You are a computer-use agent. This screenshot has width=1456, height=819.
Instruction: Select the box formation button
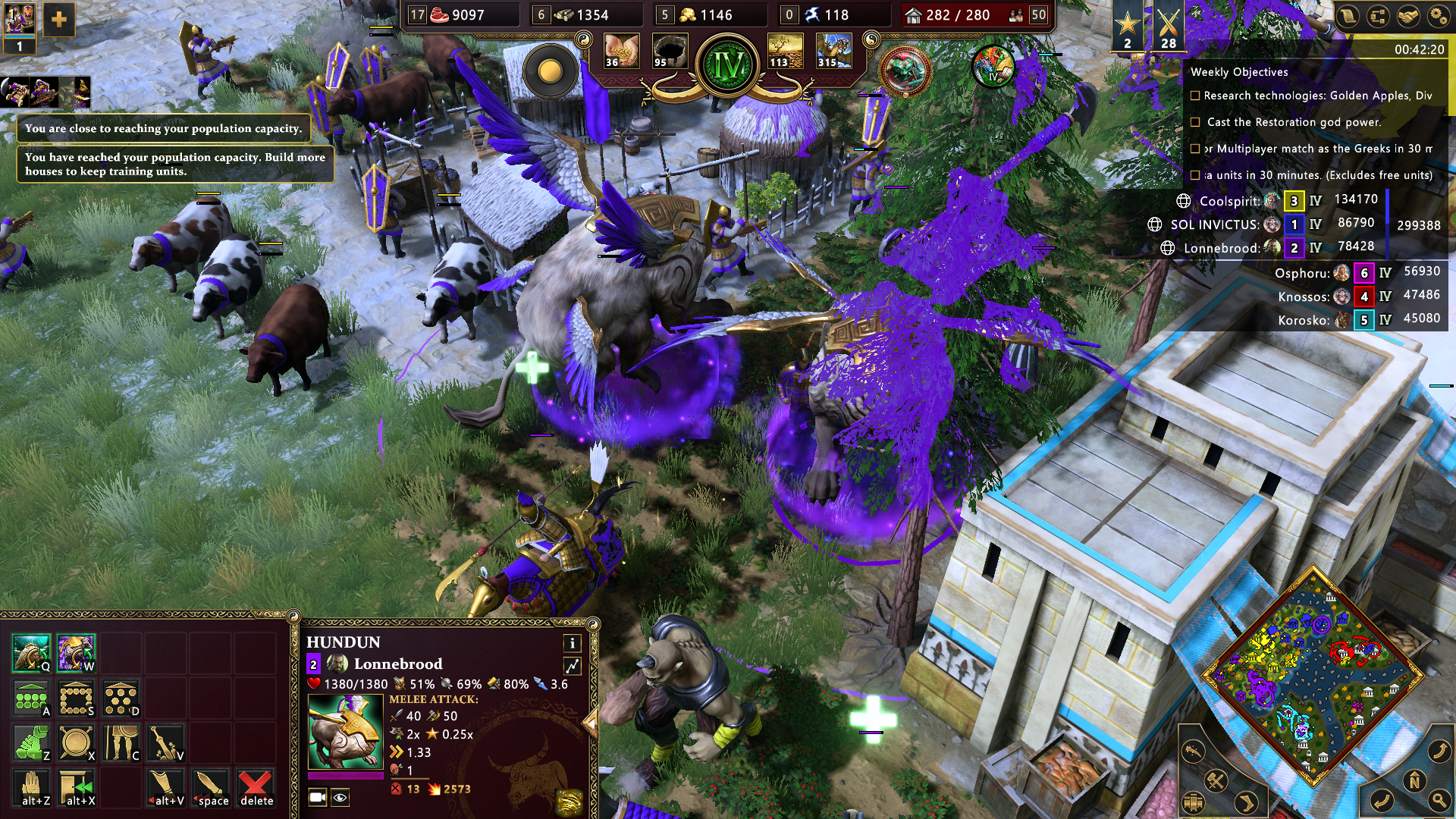point(77,698)
